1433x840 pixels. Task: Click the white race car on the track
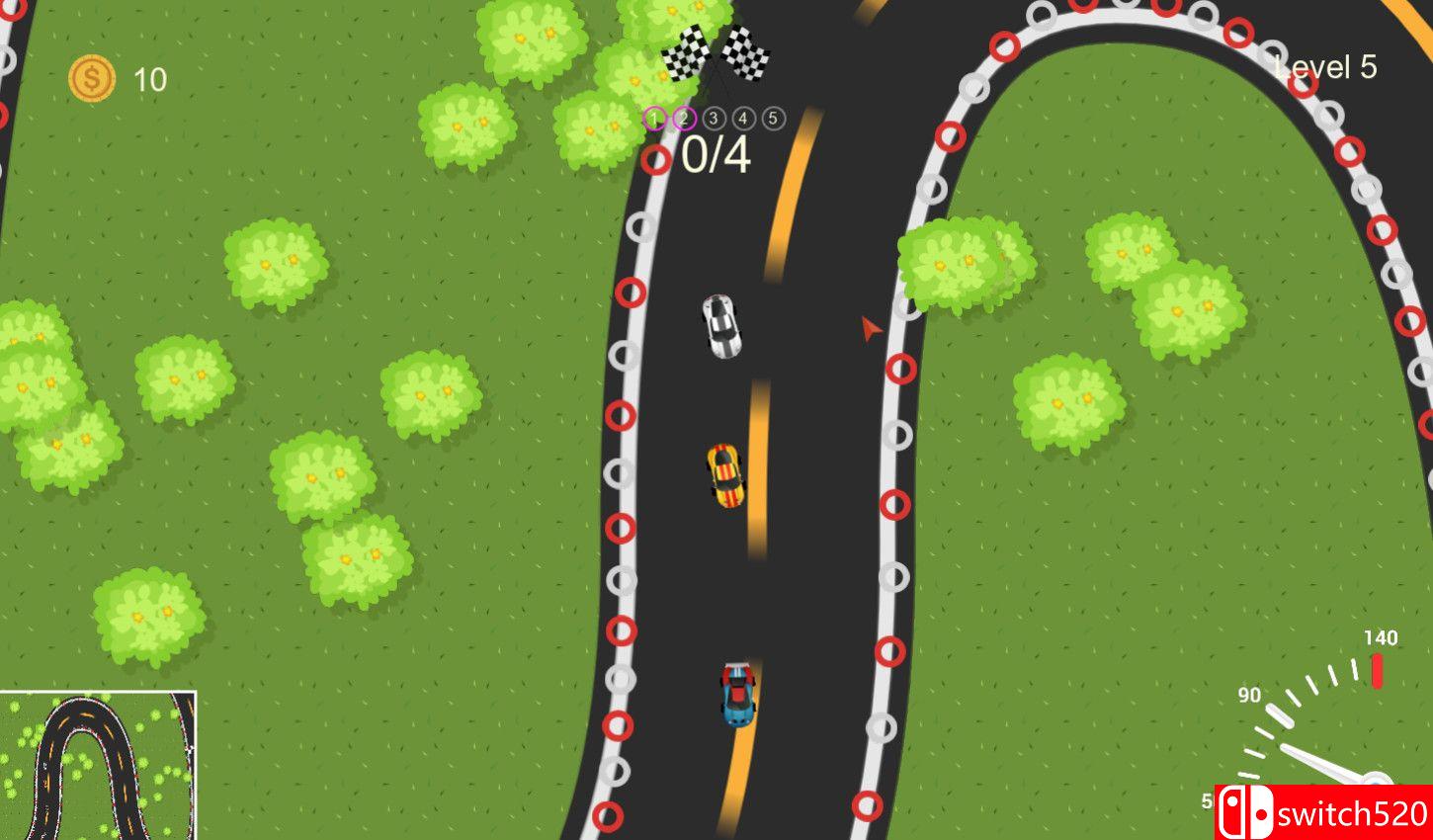[x=719, y=328]
